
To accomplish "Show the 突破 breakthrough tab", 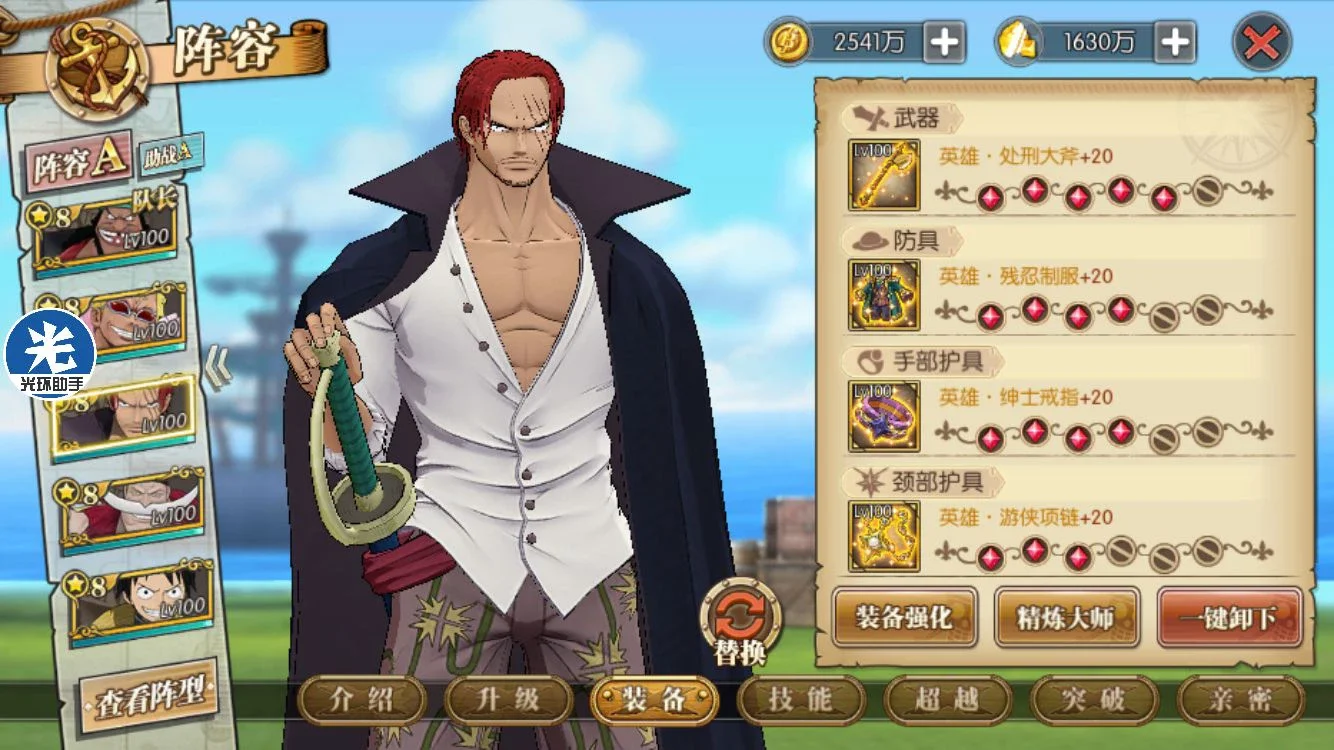I will (1093, 699).
